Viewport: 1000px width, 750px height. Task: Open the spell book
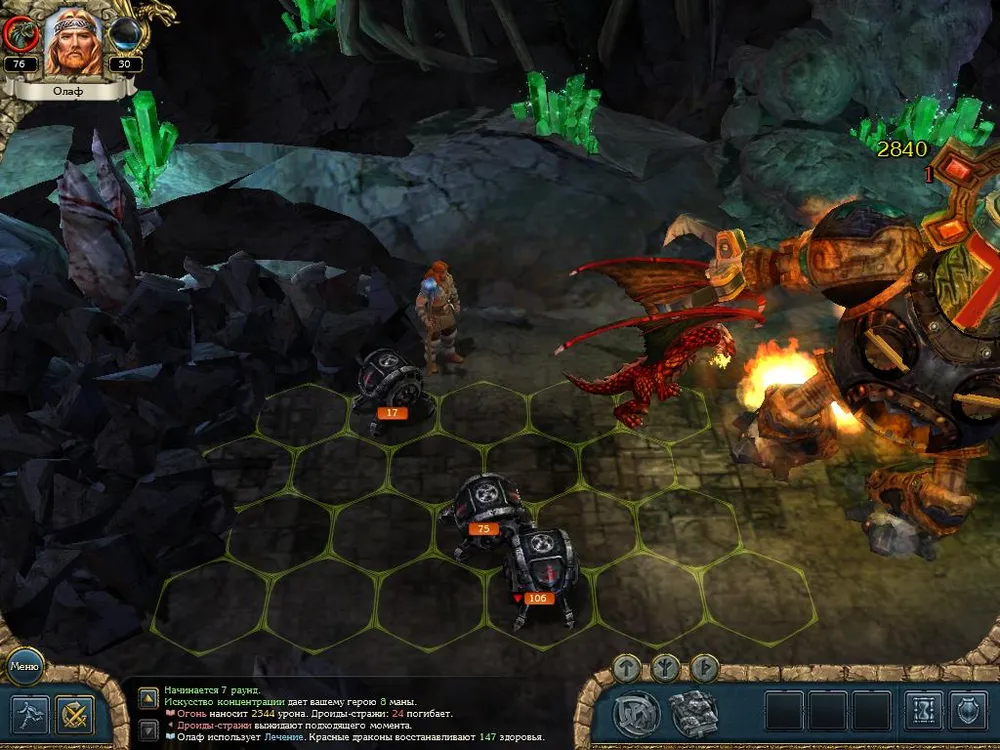click(693, 713)
